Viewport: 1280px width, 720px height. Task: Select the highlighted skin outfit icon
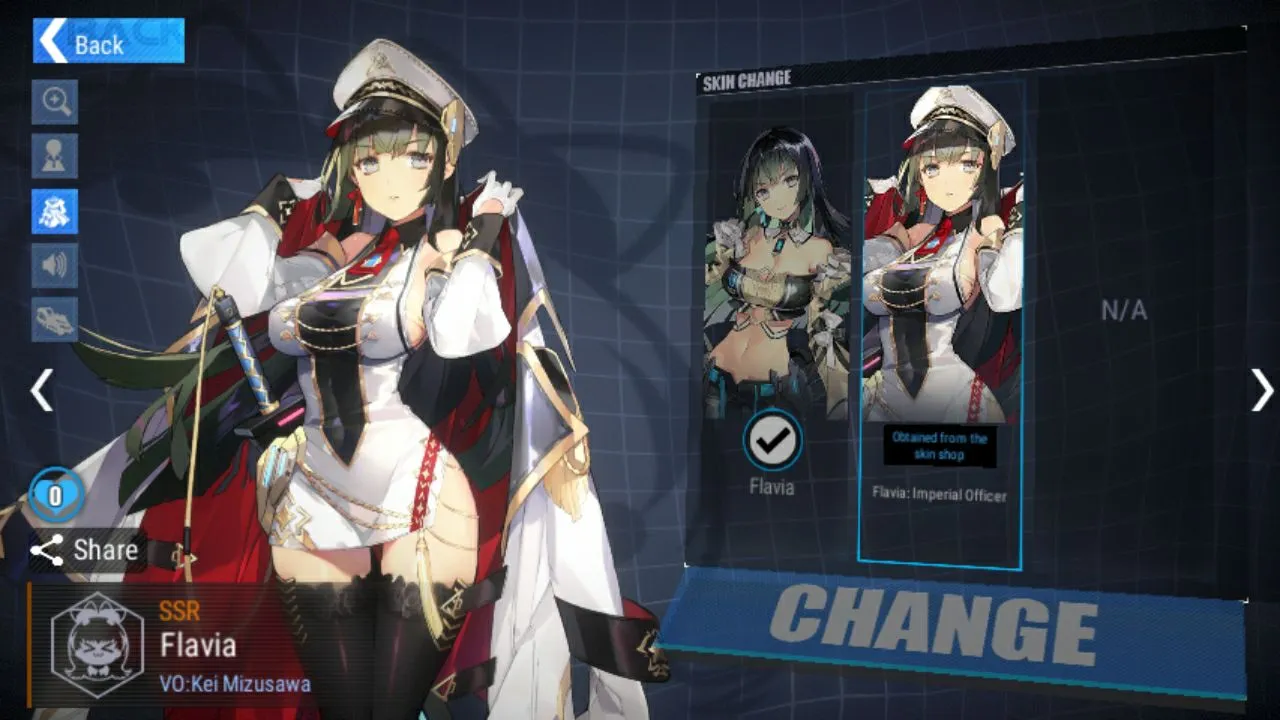55,211
